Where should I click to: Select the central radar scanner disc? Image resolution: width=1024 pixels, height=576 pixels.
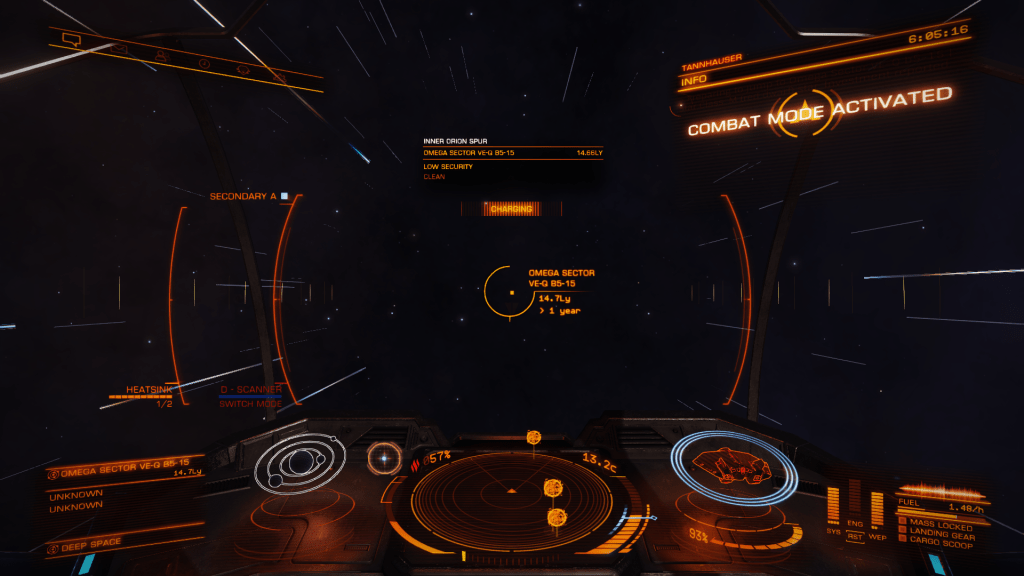(x=512, y=490)
